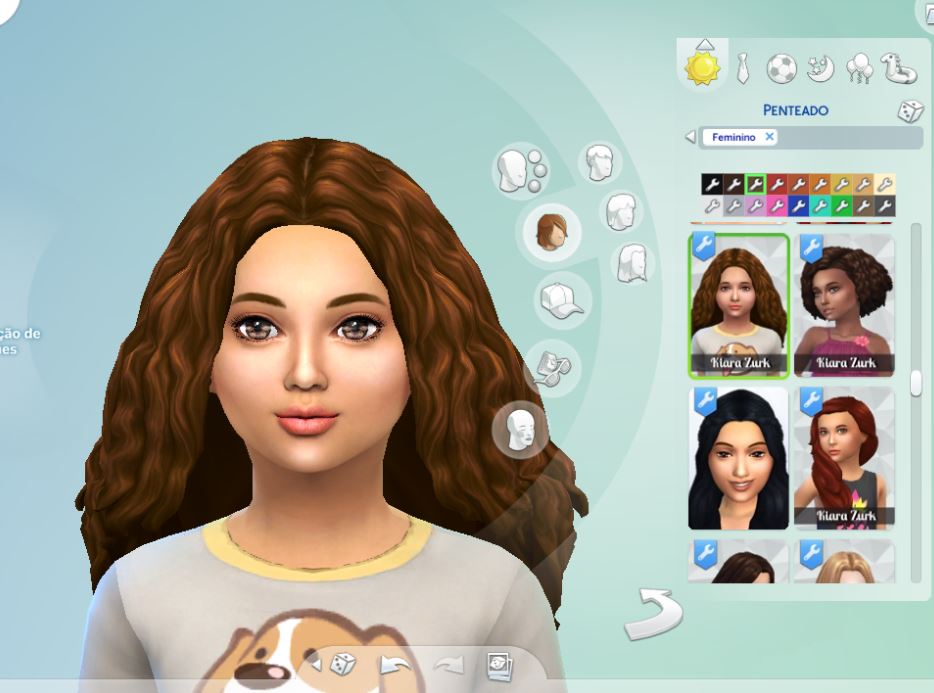Open the Athletic soccer ball outfit category
The height and width of the screenshot is (693, 934).
click(781, 68)
